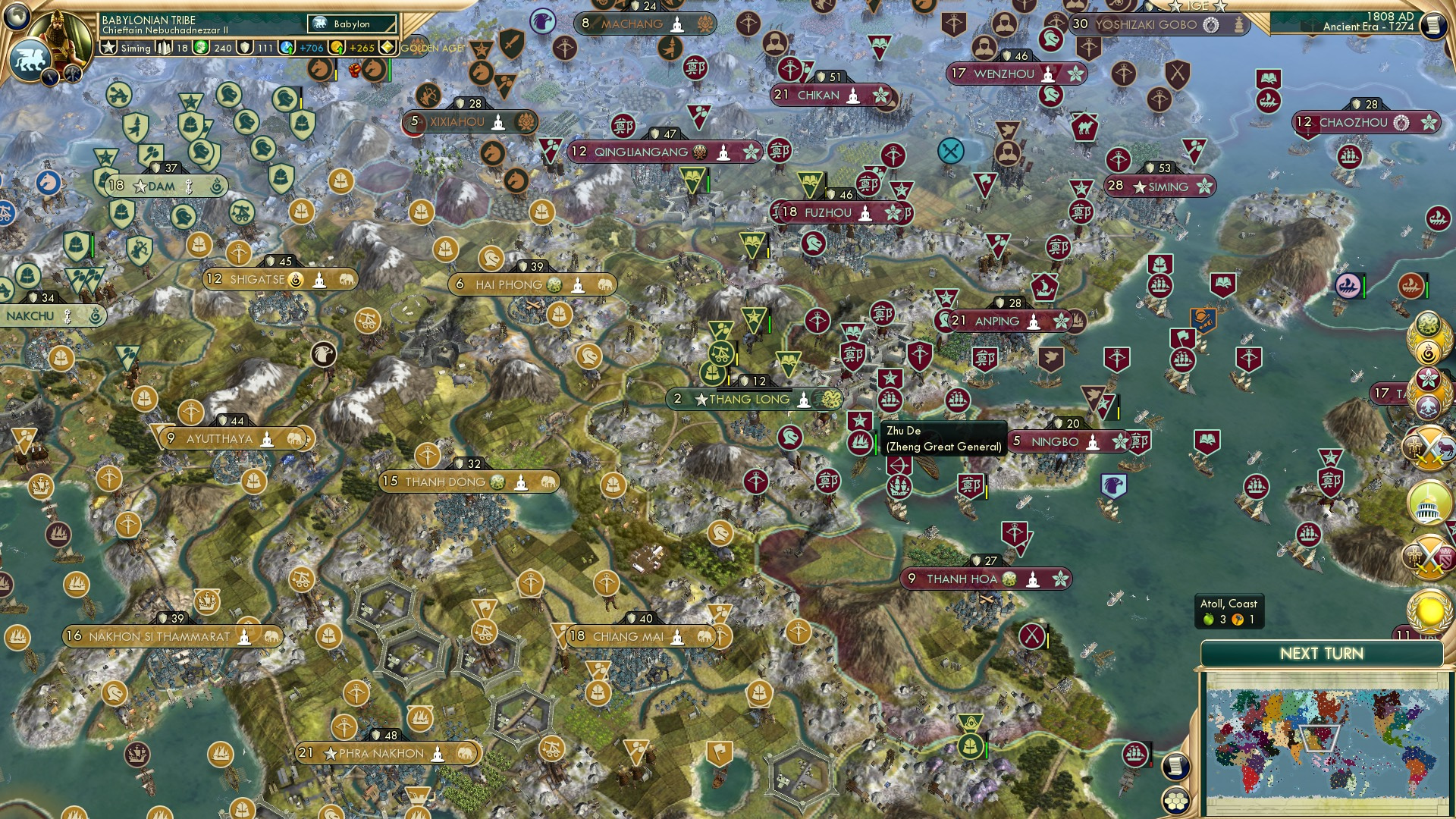This screenshot has height=819, width=1456.
Task: Select the Siming city banner
Action: pyautogui.click(x=1159, y=186)
